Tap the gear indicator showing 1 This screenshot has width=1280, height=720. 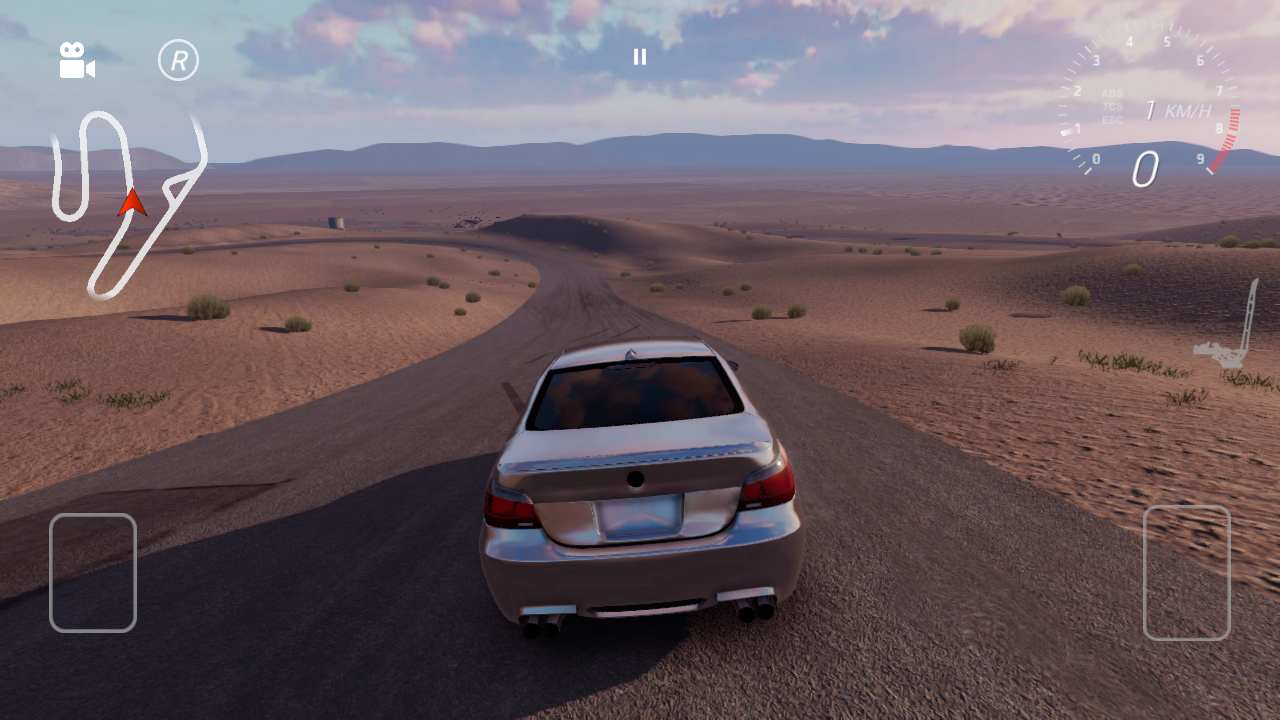[x=1150, y=109]
